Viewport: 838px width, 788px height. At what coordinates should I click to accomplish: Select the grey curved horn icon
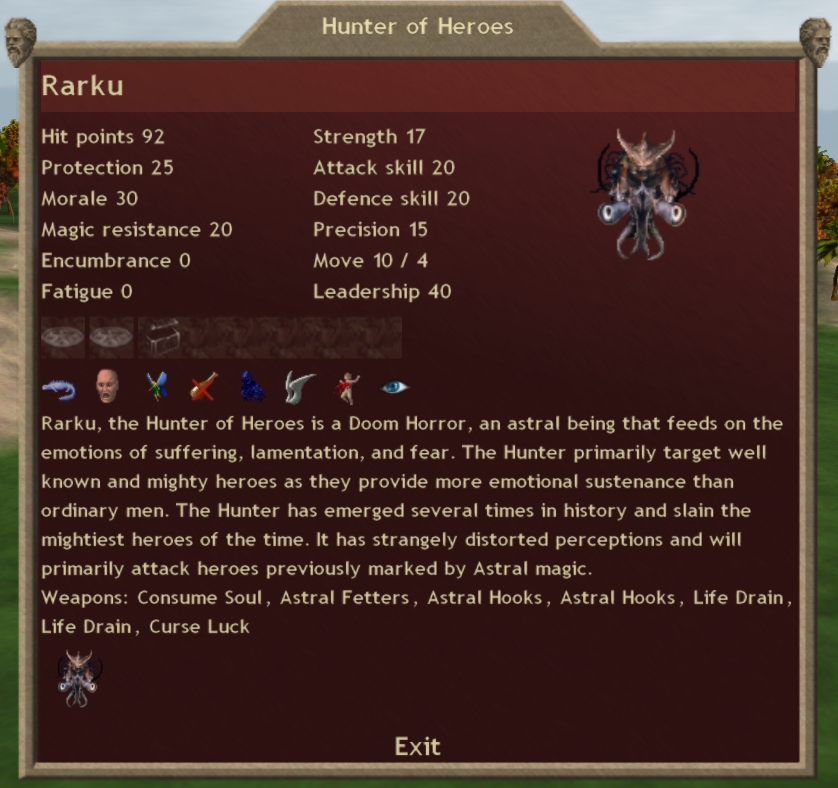pos(299,386)
